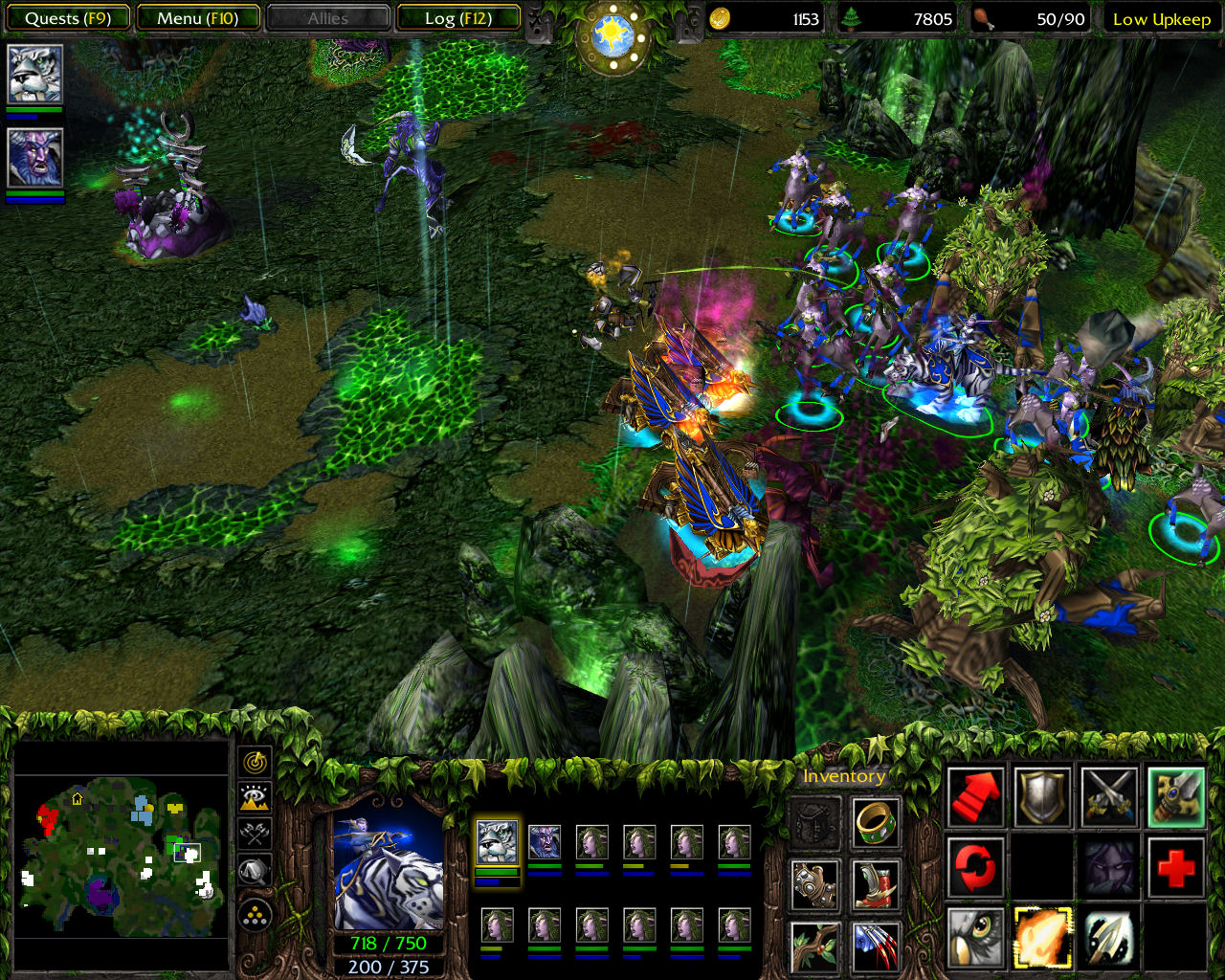This screenshot has height=980, width=1225.
Task: Toggle the Searing Arrows flame ability
Action: click(x=1043, y=938)
